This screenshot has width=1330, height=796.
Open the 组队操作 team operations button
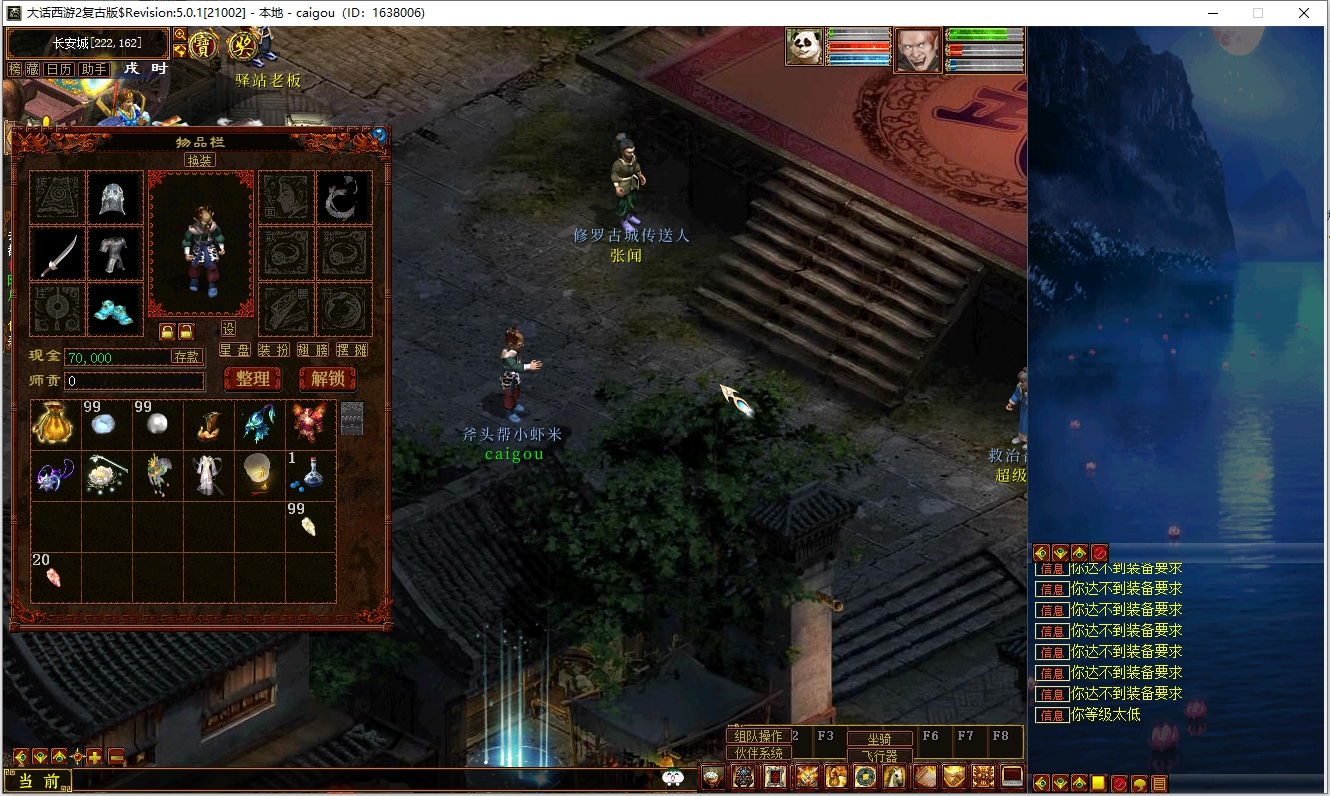758,736
